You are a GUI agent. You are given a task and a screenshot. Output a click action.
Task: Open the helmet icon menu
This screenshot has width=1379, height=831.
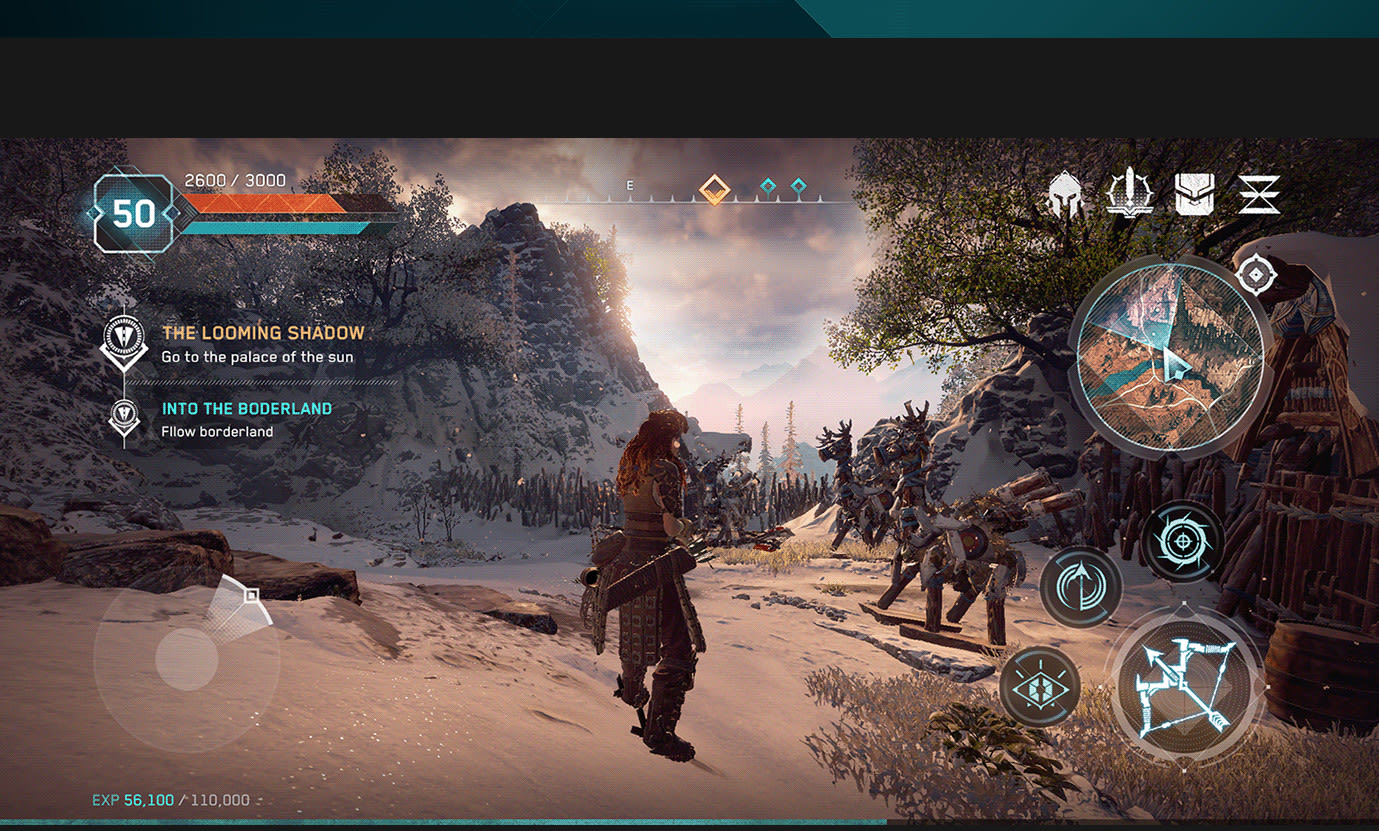(1067, 194)
